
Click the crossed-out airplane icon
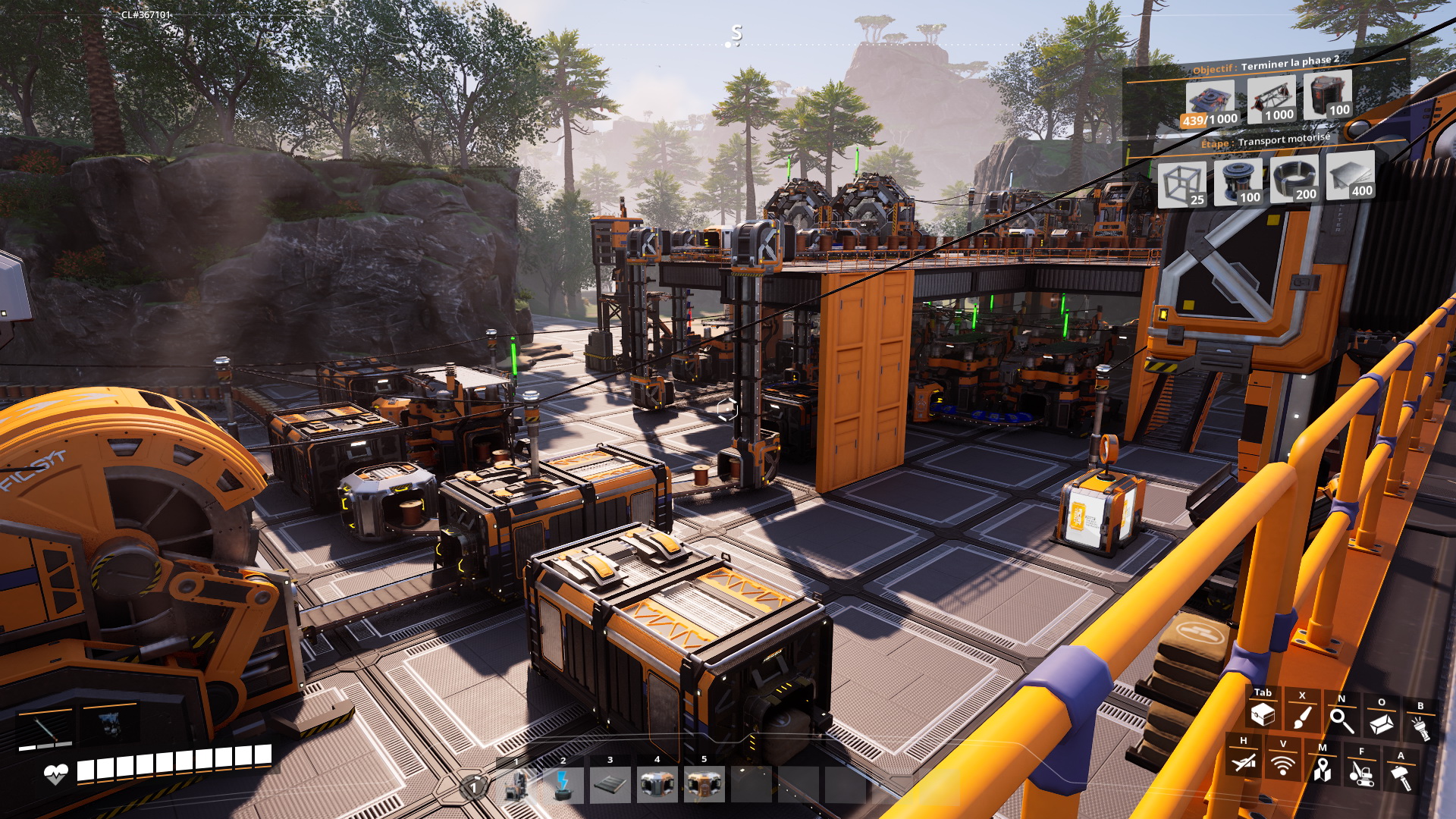point(1244,762)
